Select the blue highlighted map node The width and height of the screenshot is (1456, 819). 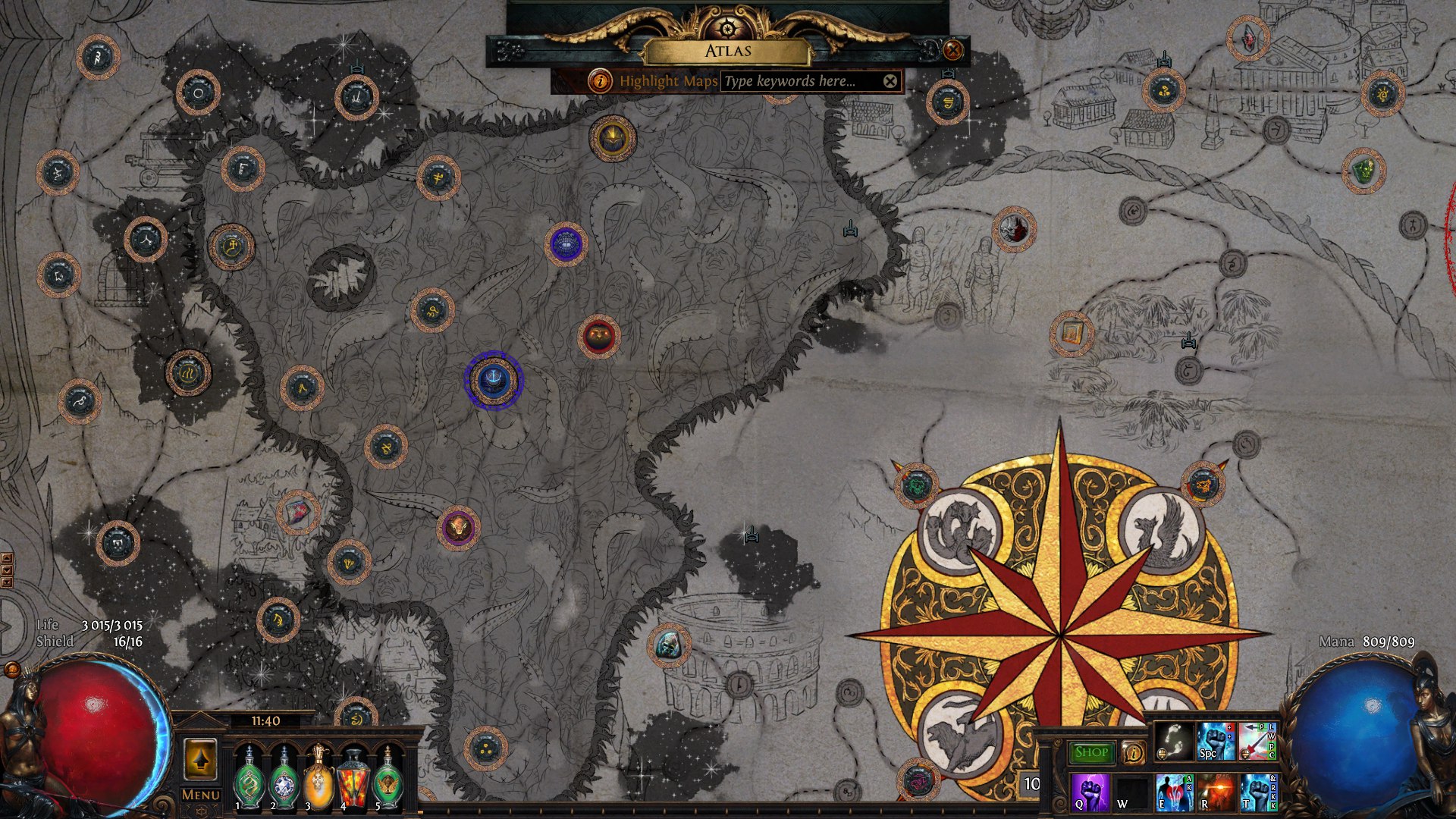click(x=494, y=380)
